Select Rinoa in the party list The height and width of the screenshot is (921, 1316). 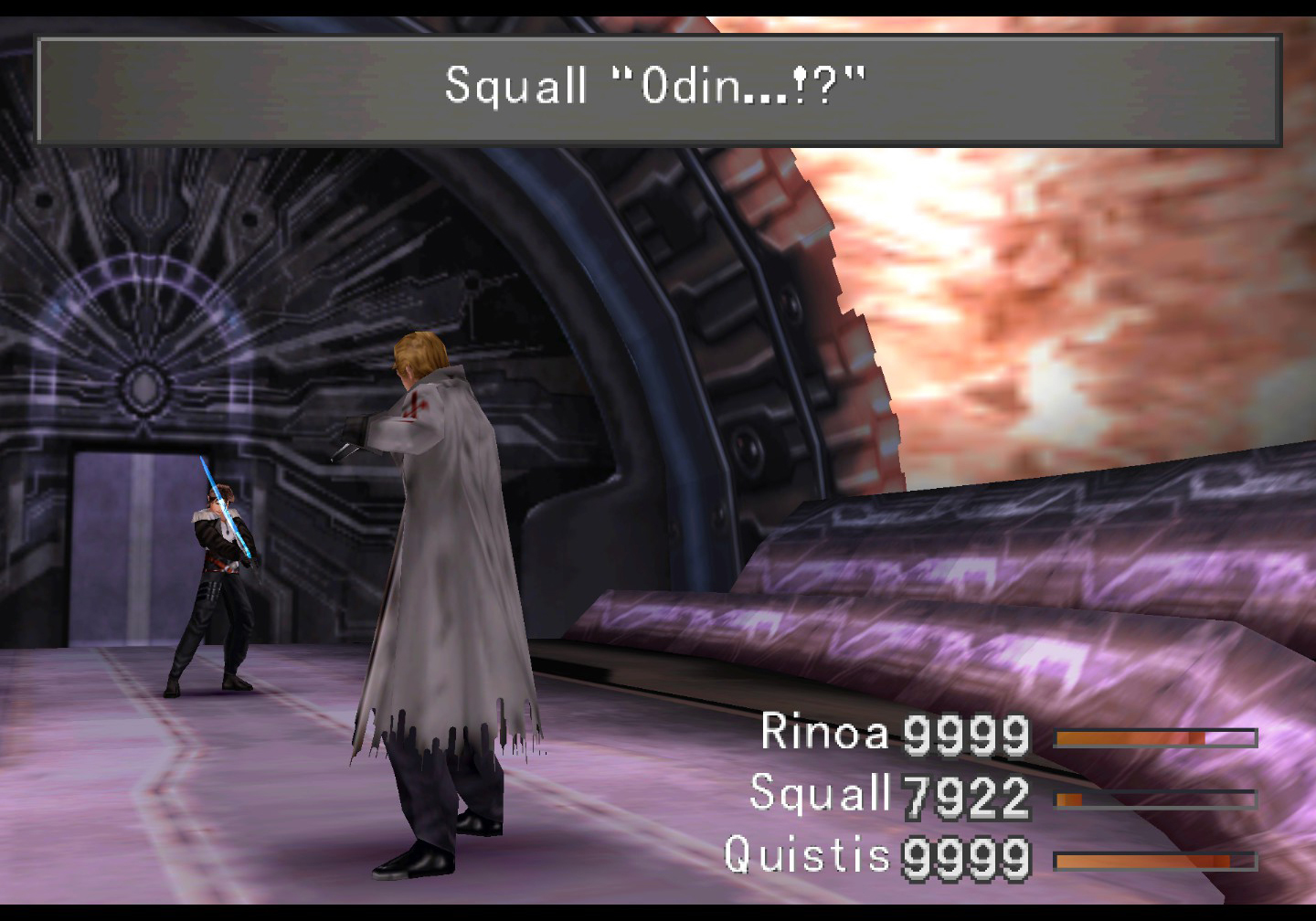click(823, 733)
